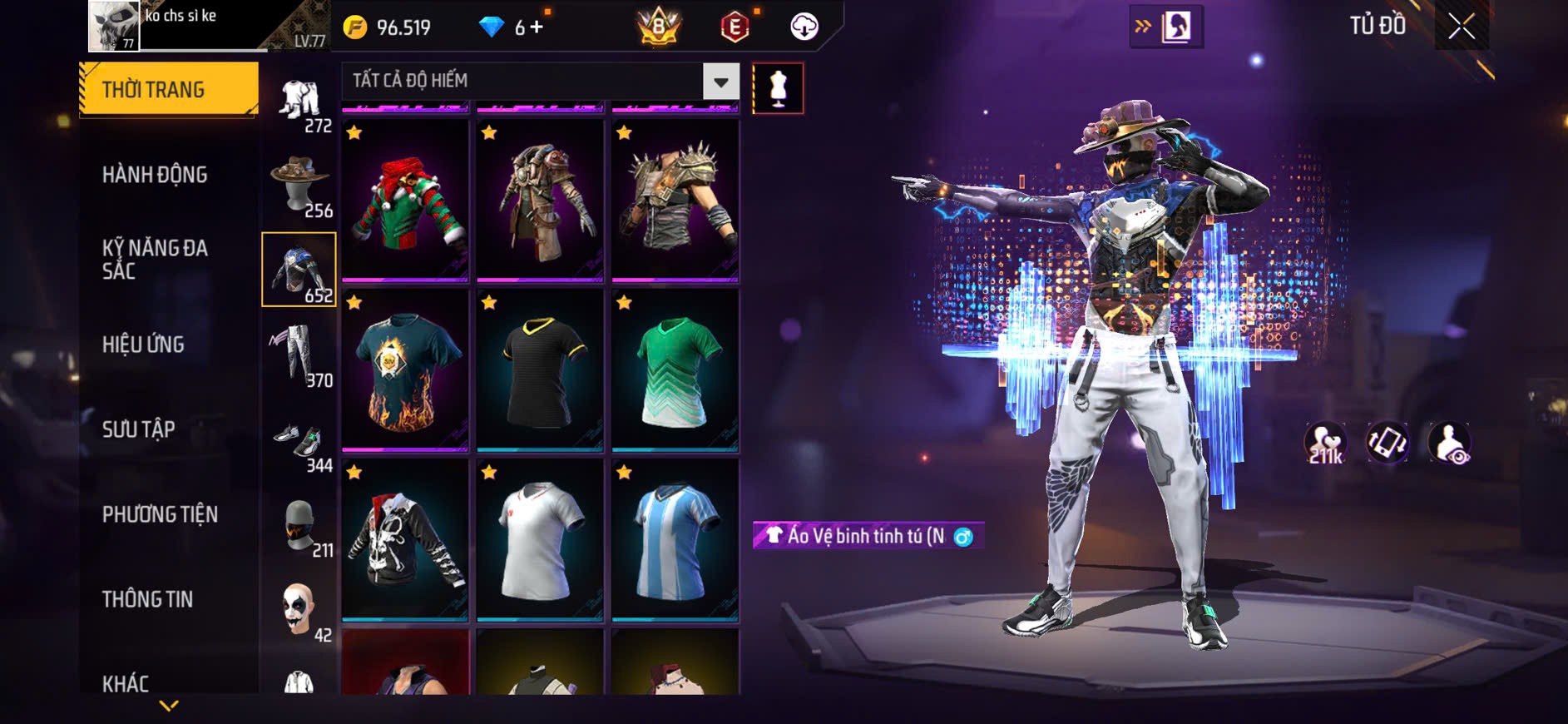Select the Phương Tiện vehicles menu
Image resolution: width=1568 pixels, height=724 pixels.
click(160, 514)
